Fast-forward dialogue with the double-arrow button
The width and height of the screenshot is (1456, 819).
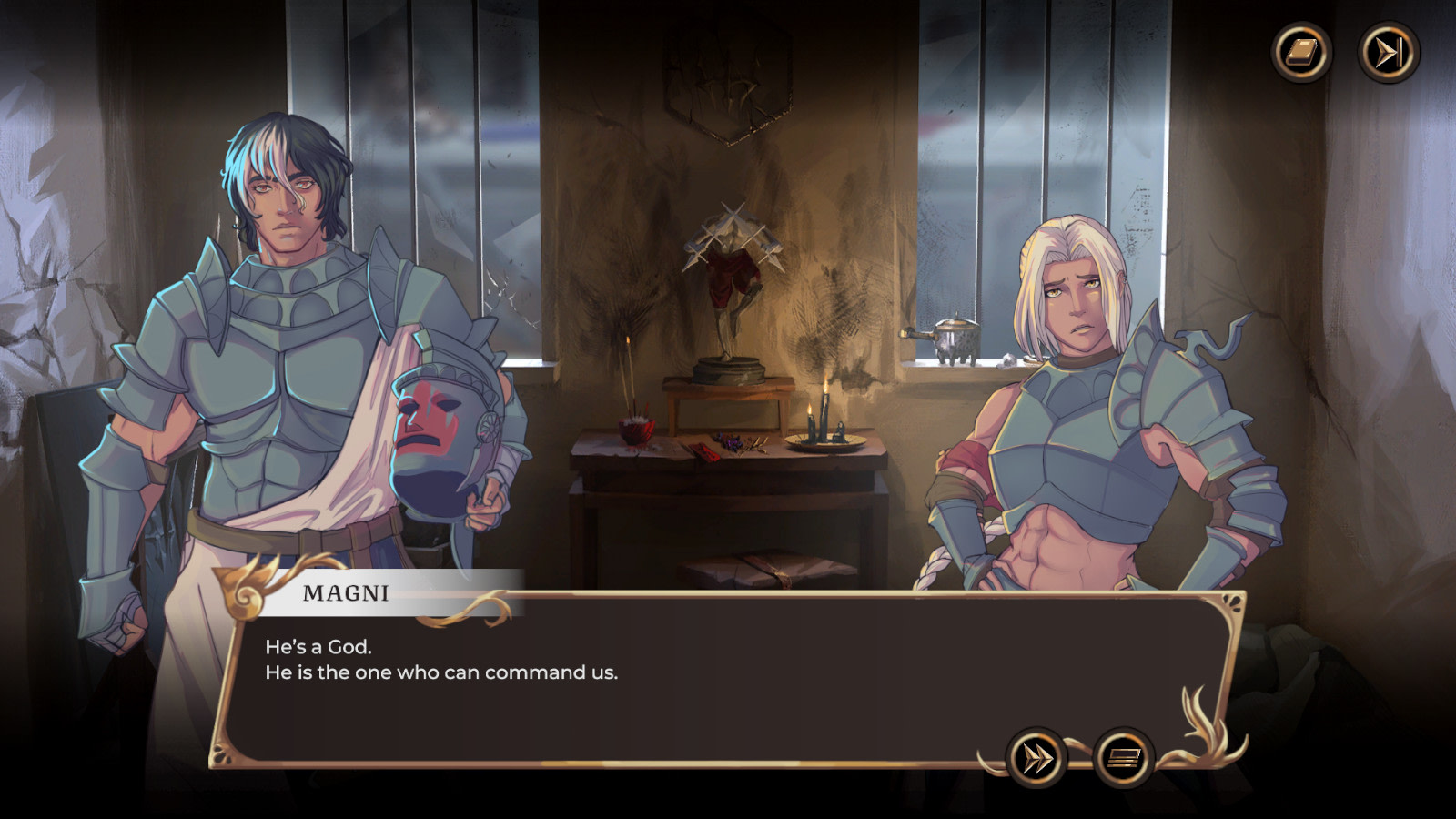point(1036,757)
